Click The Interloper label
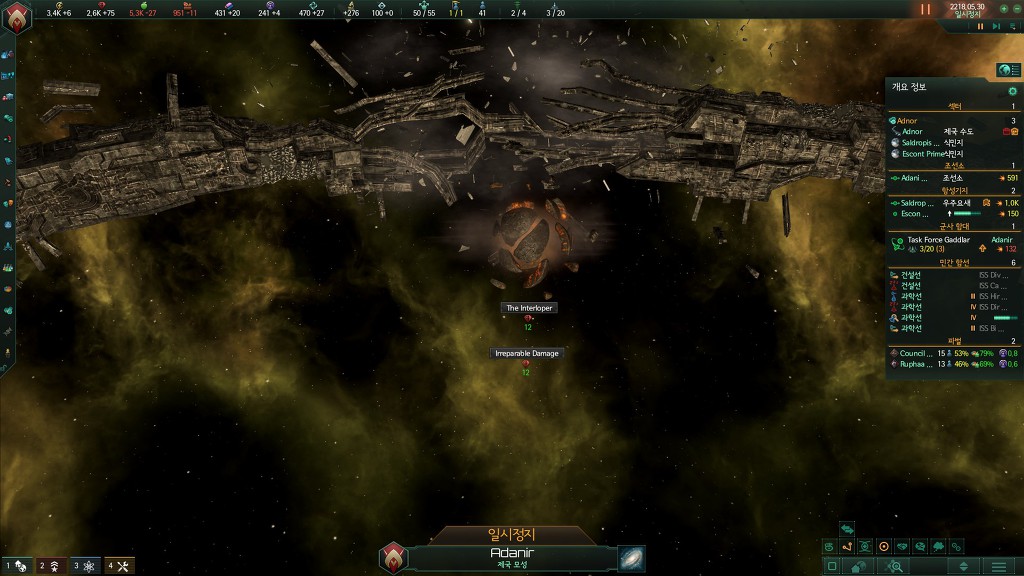 tap(528, 308)
